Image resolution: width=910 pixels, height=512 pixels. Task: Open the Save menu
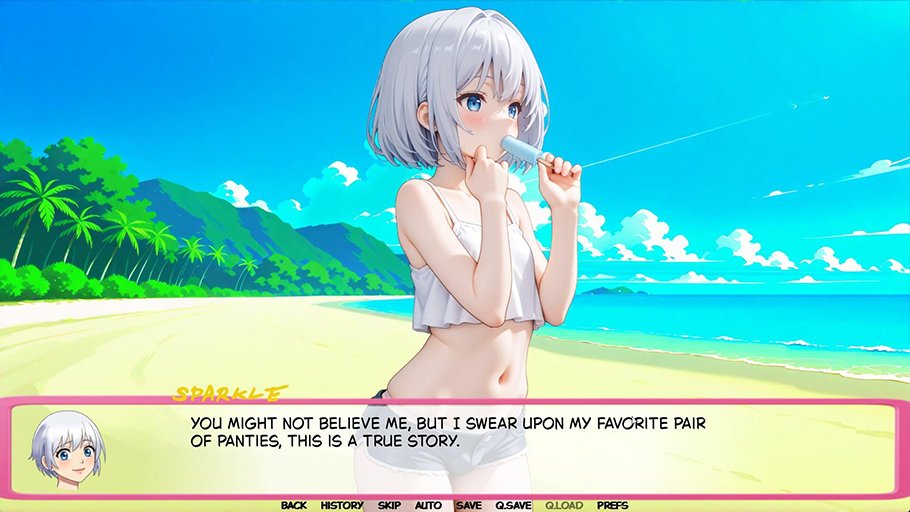click(468, 505)
